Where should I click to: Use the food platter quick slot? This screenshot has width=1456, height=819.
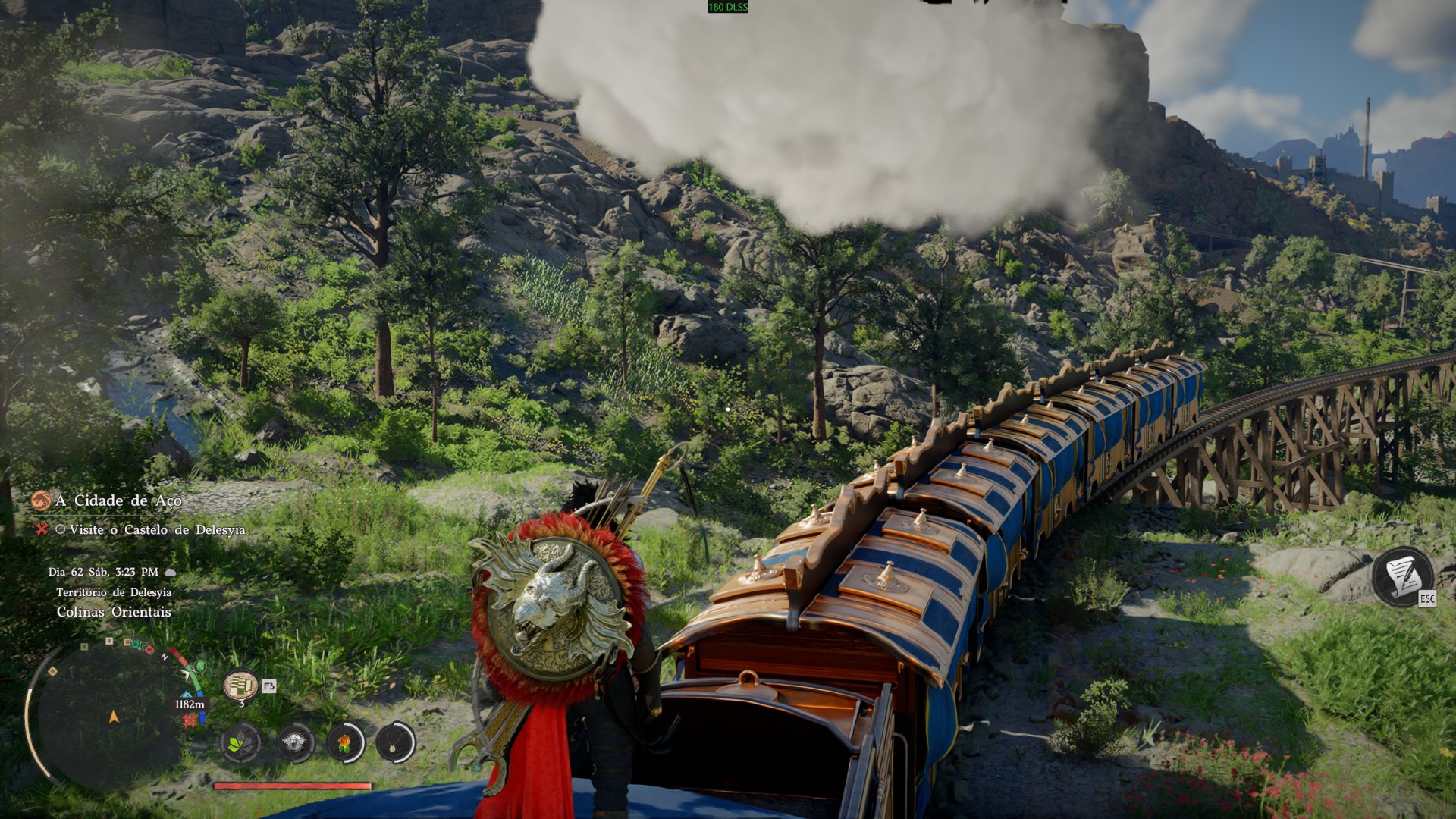point(240,686)
